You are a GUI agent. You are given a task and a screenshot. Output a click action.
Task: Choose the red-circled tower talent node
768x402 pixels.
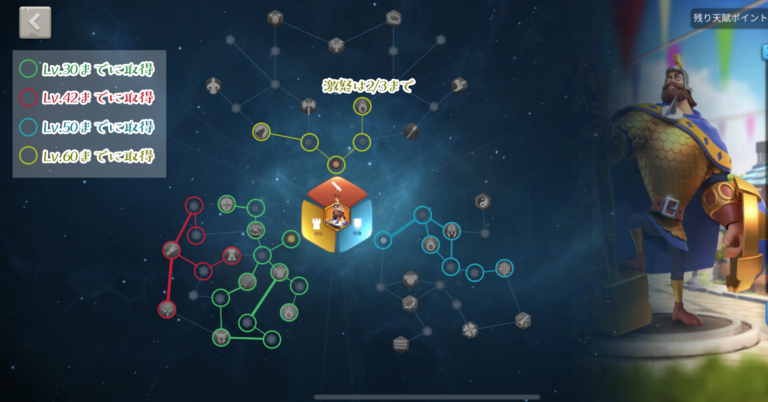click(x=232, y=255)
